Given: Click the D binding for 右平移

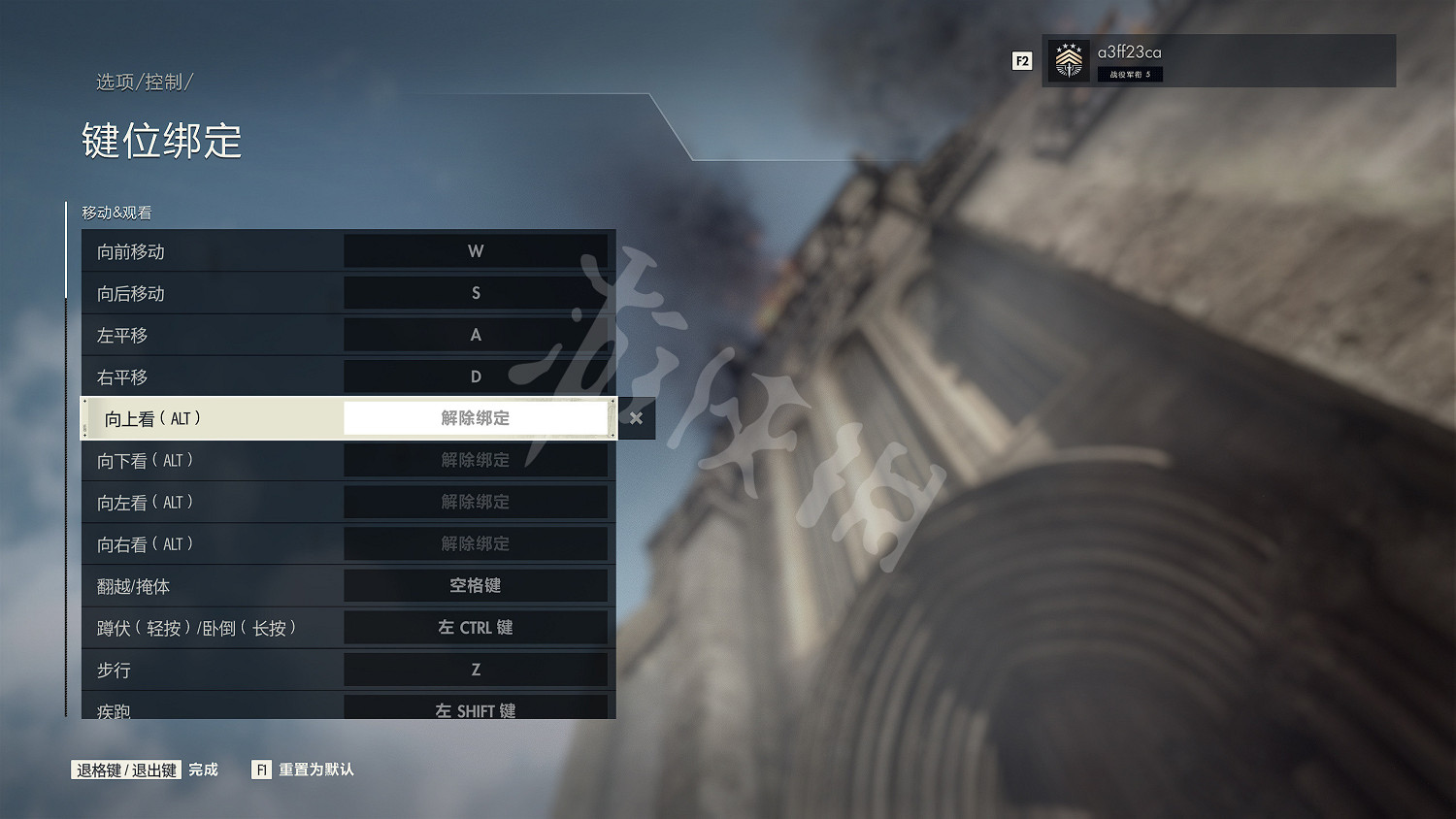Looking at the screenshot, I should point(476,376).
